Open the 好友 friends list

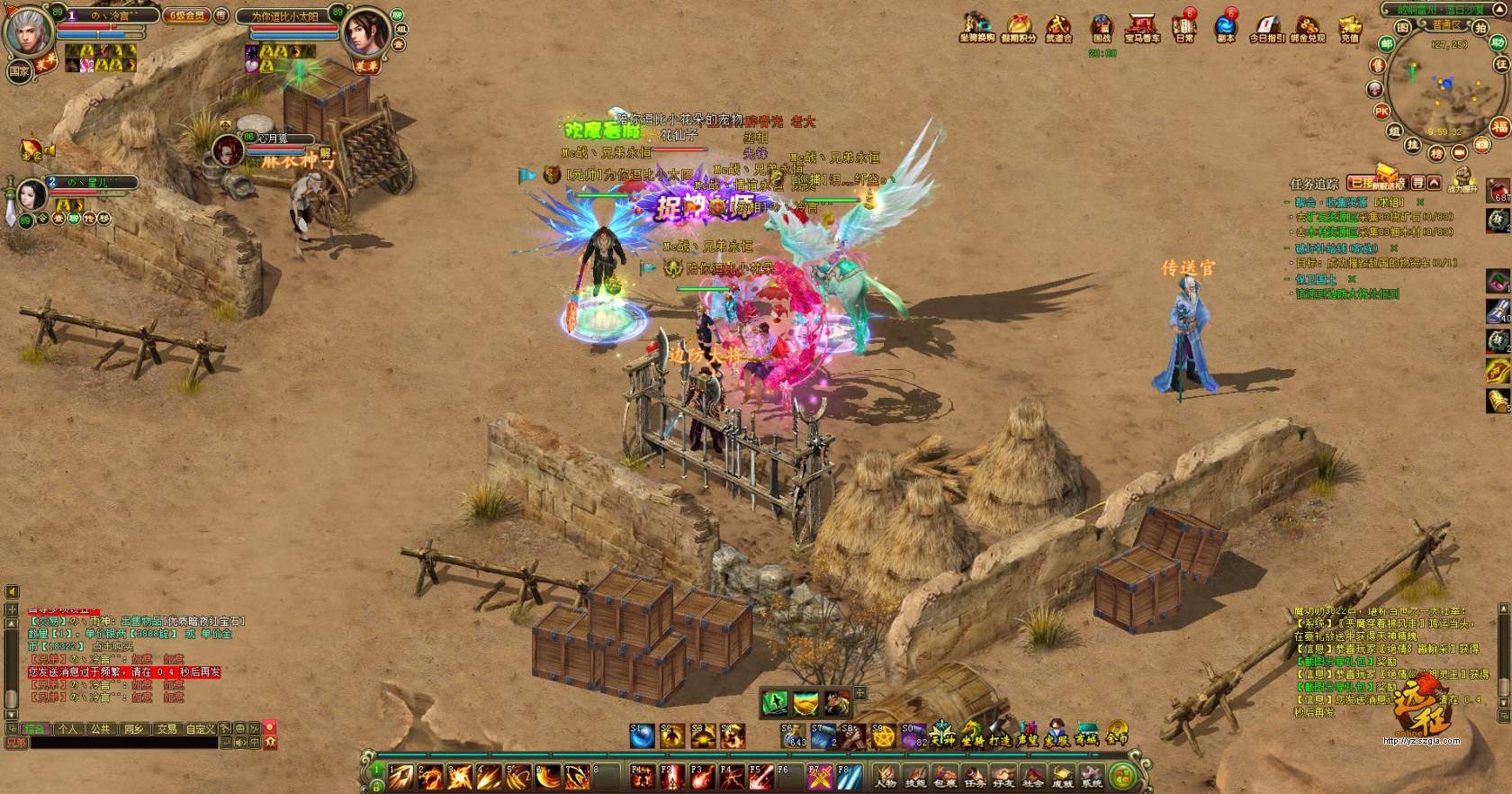(x=1003, y=776)
